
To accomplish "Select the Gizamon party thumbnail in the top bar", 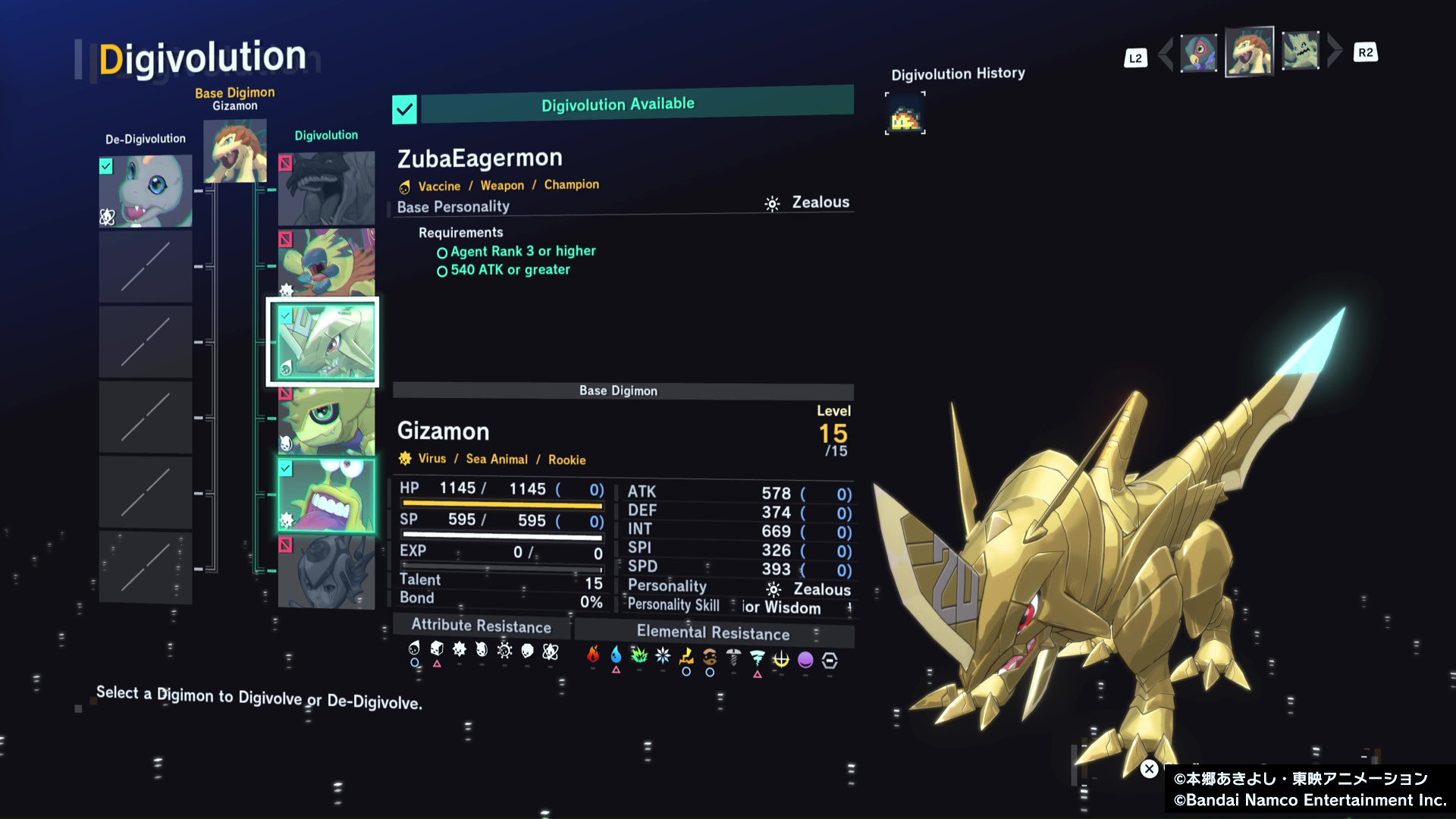I will tap(1249, 52).
